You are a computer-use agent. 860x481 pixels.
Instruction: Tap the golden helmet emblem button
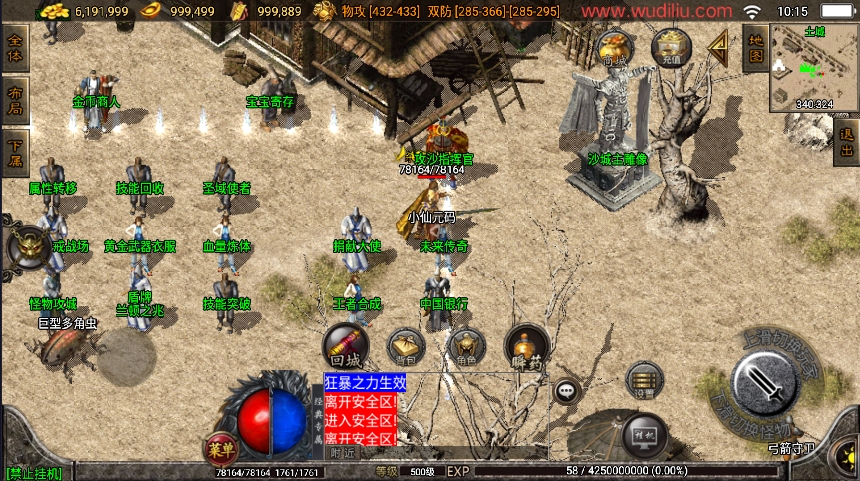26,247
